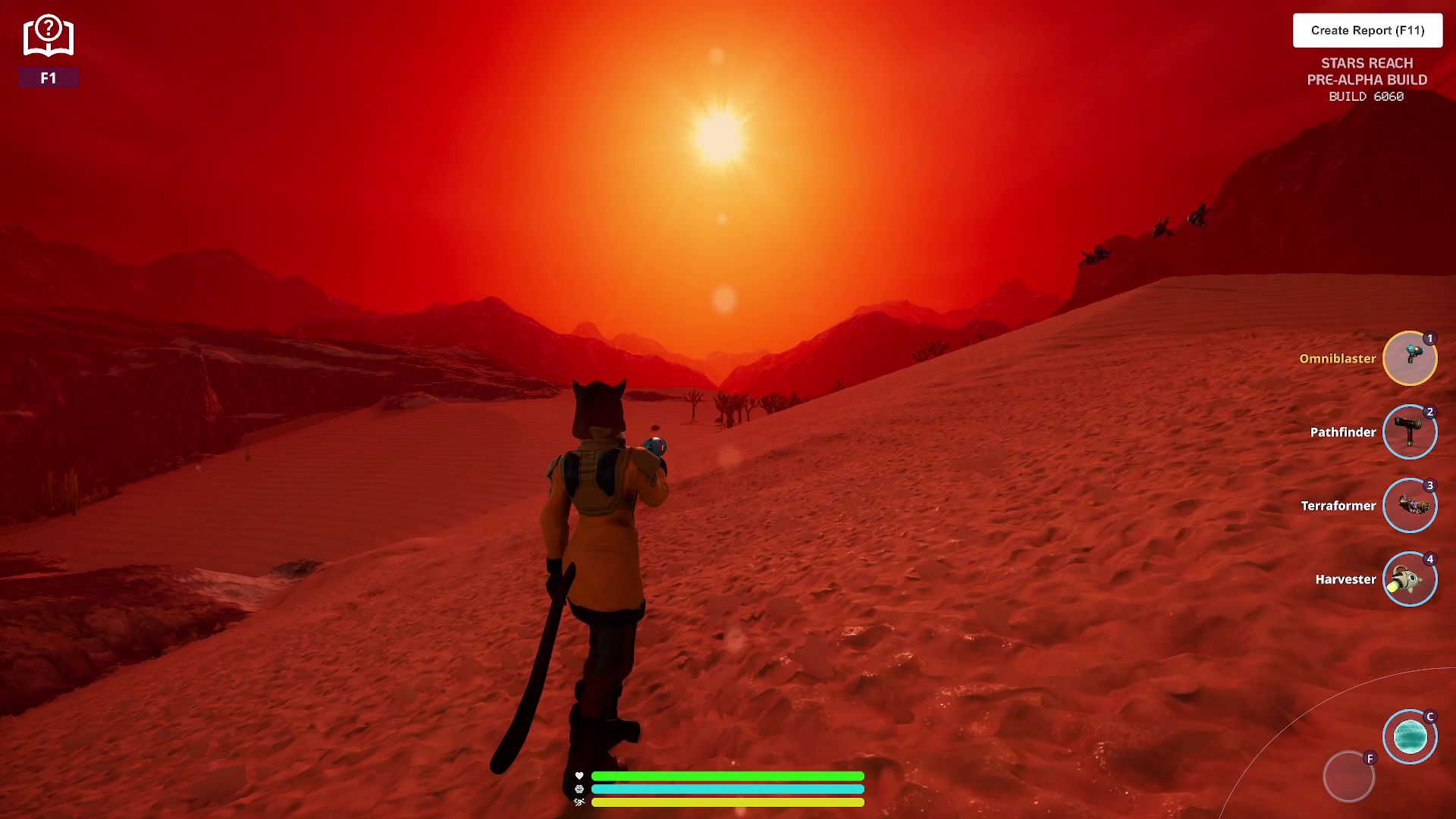Click the empty round F ability slot
This screenshot has height=819, width=1456.
1348,777
